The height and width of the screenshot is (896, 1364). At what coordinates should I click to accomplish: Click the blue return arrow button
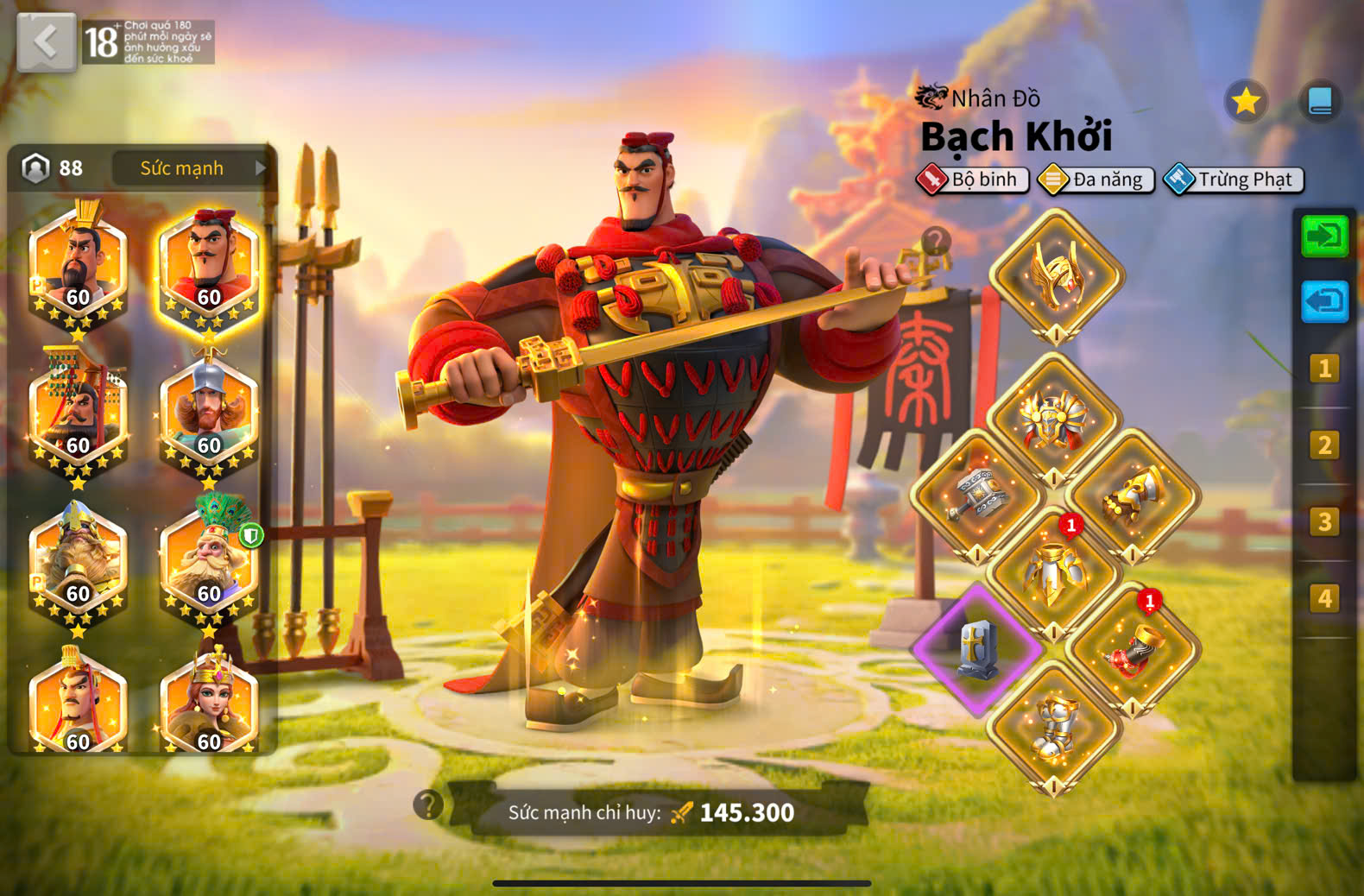[1324, 301]
